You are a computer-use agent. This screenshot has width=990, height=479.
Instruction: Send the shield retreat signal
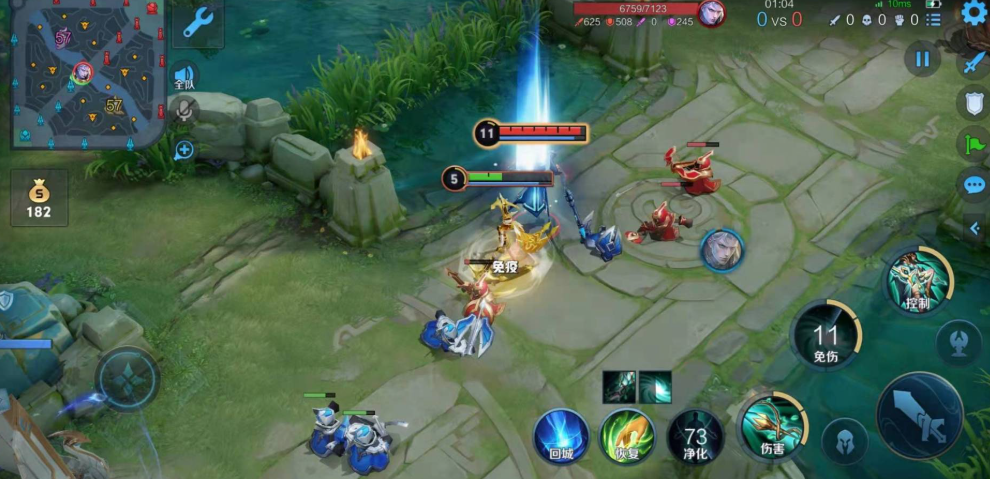(x=974, y=103)
